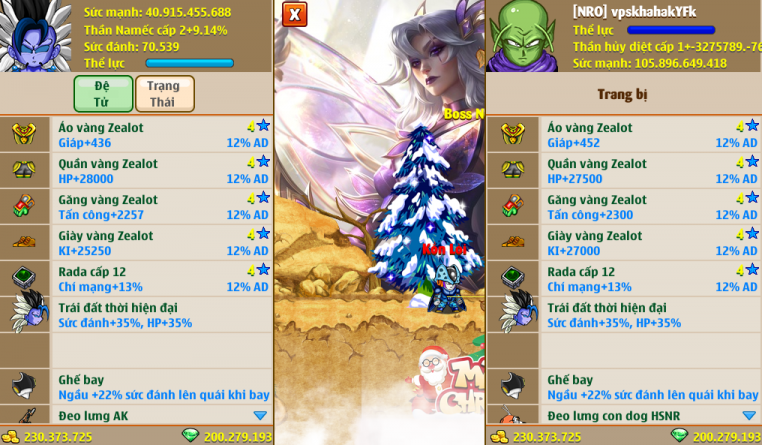Choose Quần vàng Zealot with HP+28000

(x=160, y=171)
